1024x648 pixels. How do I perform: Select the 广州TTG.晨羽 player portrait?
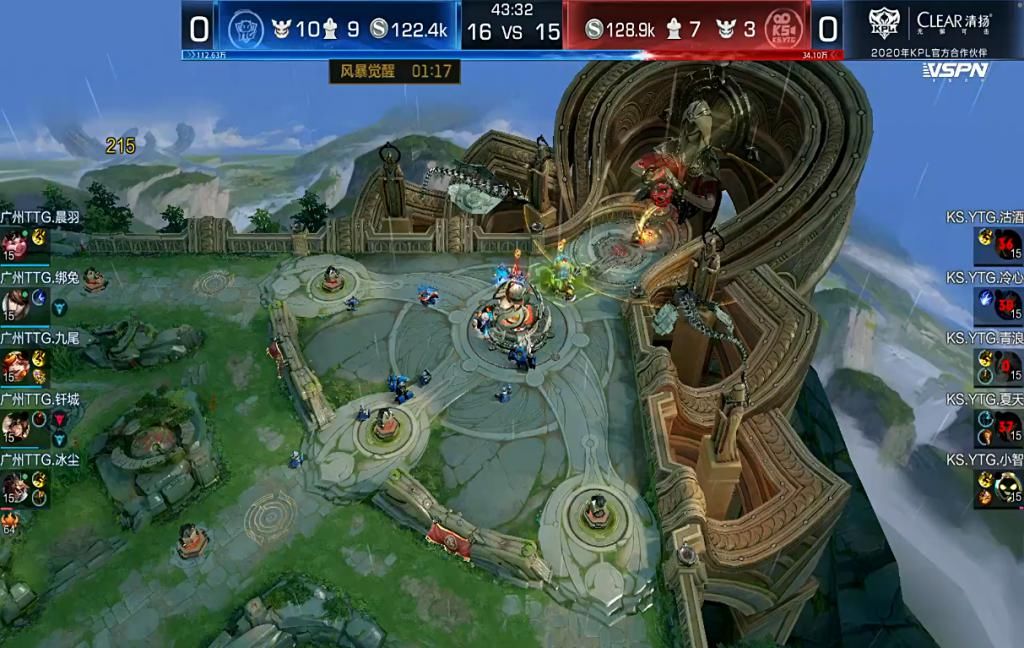coord(15,244)
